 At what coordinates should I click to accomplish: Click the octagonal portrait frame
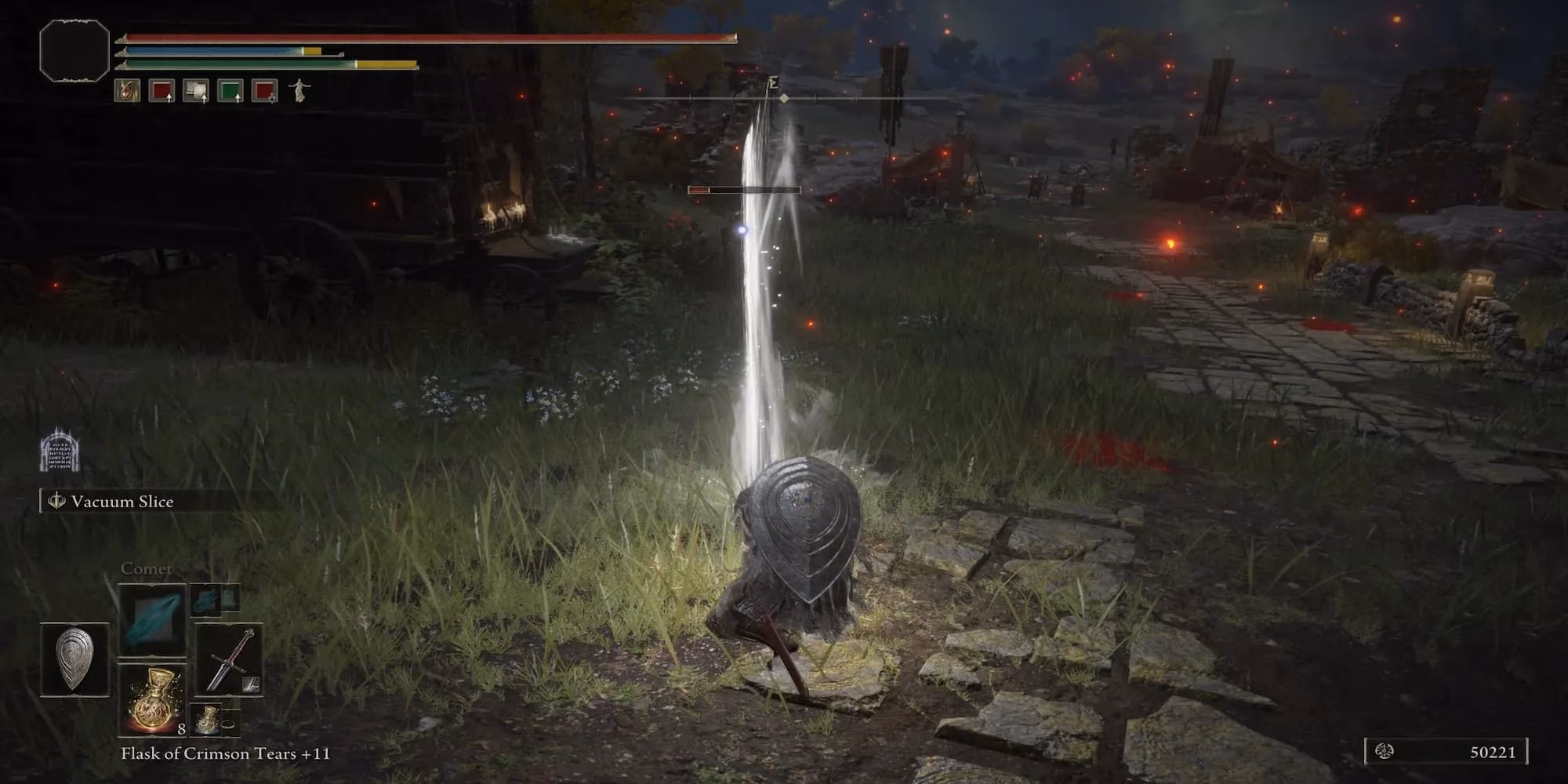point(74,50)
